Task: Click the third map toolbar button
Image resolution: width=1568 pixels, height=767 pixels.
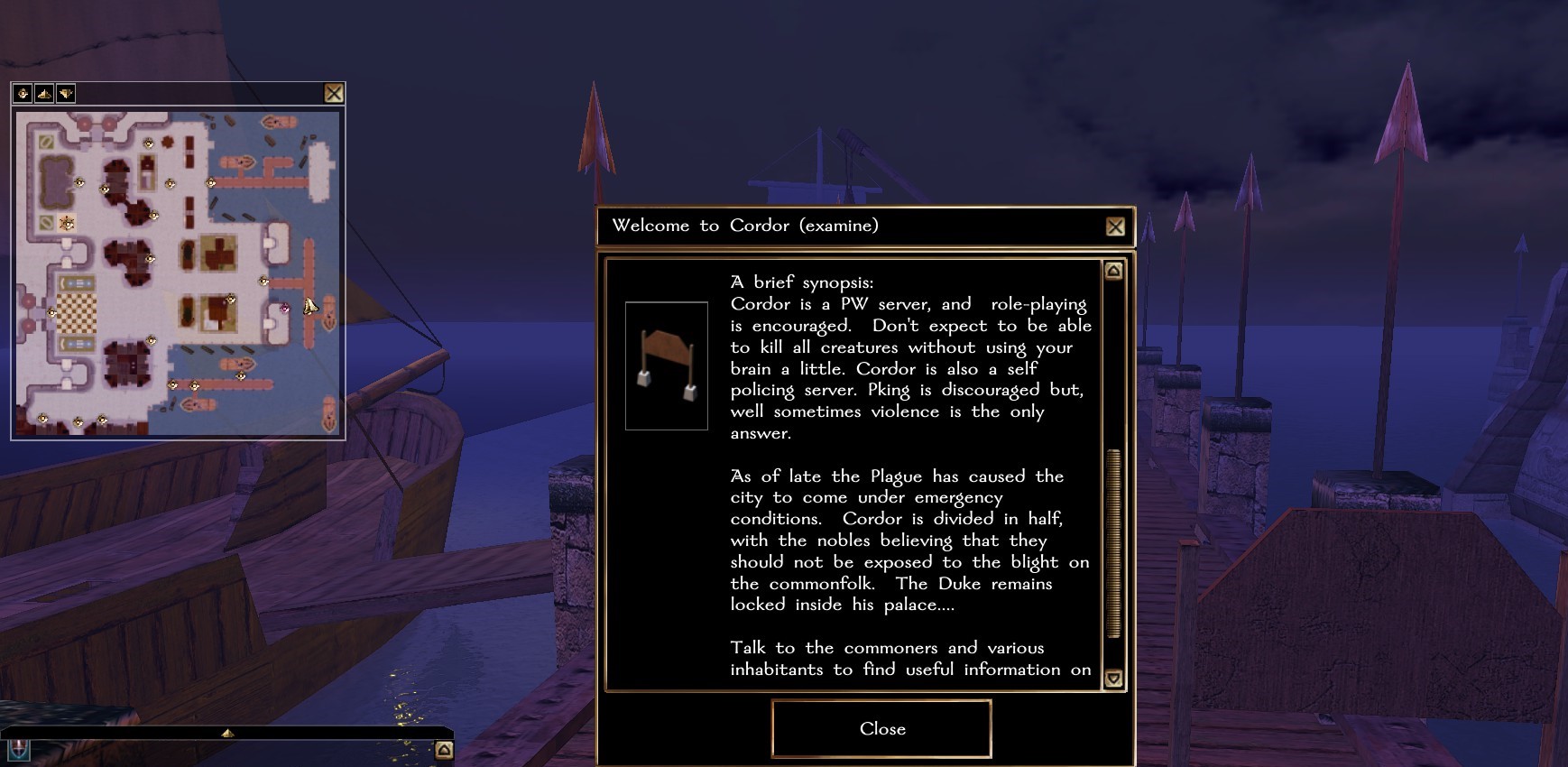Action: pos(65,93)
